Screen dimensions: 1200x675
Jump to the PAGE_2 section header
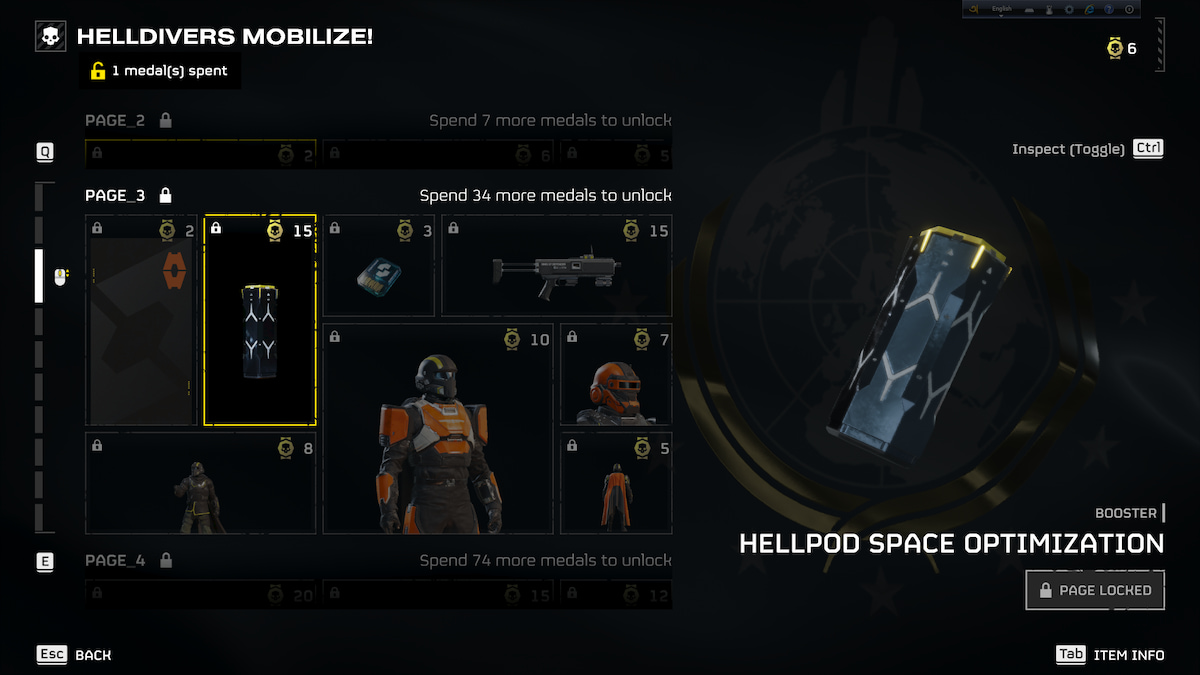click(x=115, y=121)
